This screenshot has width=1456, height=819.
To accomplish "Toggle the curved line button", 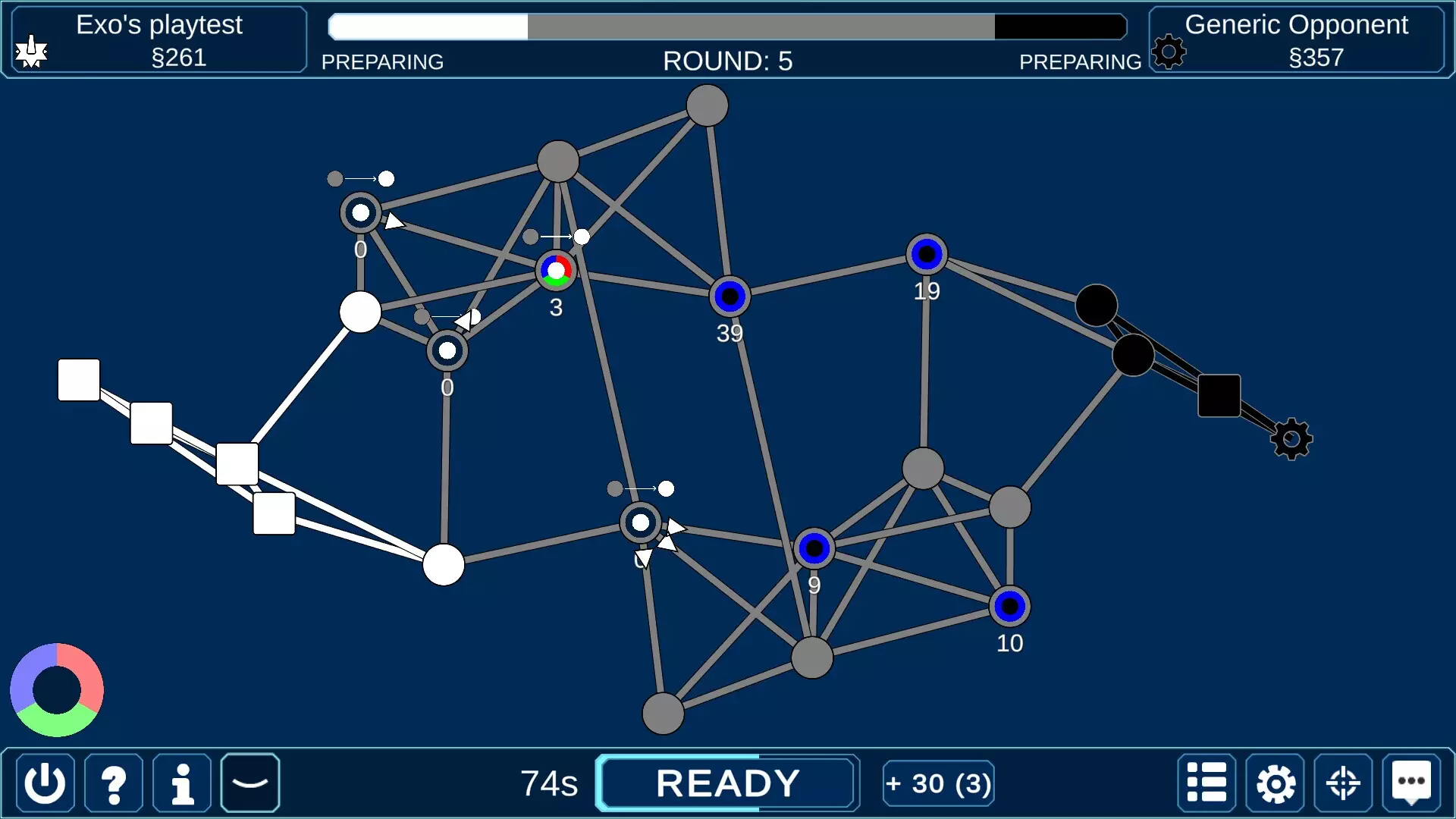I will 250,783.
